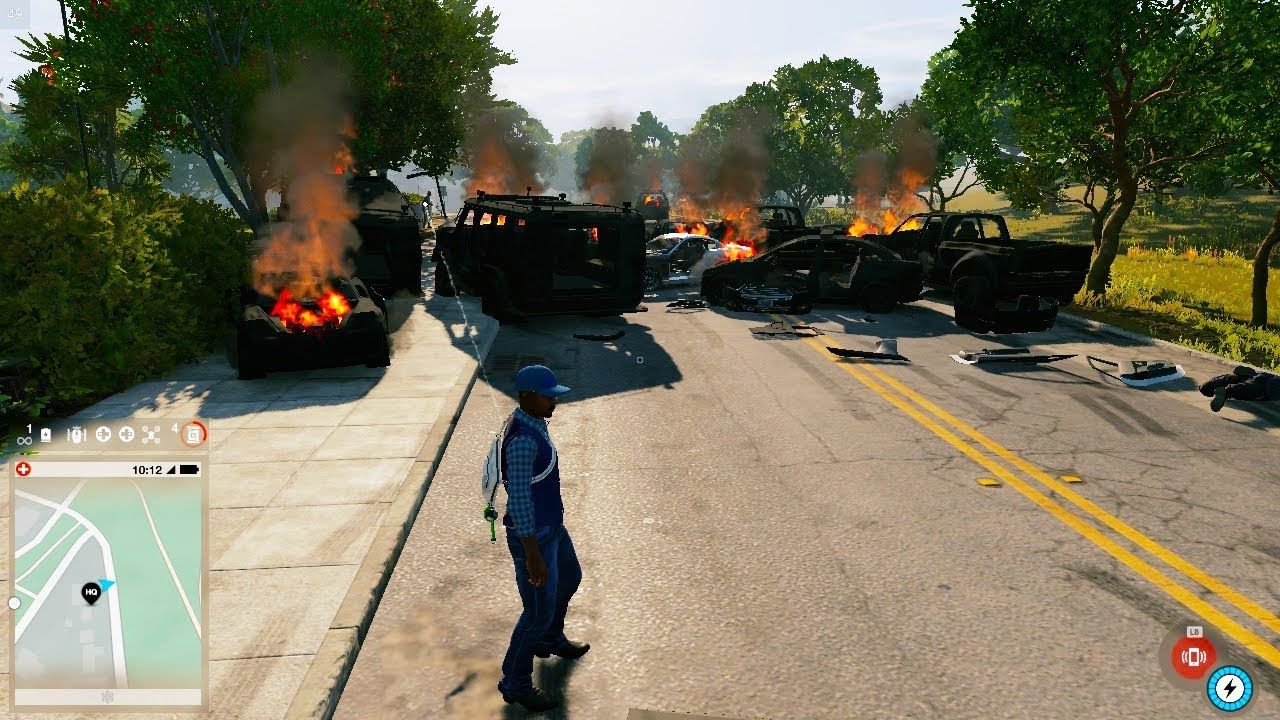Select the explosive device icon with orange ring
The height and width of the screenshot is (720, 1280).
coord(194,434)
